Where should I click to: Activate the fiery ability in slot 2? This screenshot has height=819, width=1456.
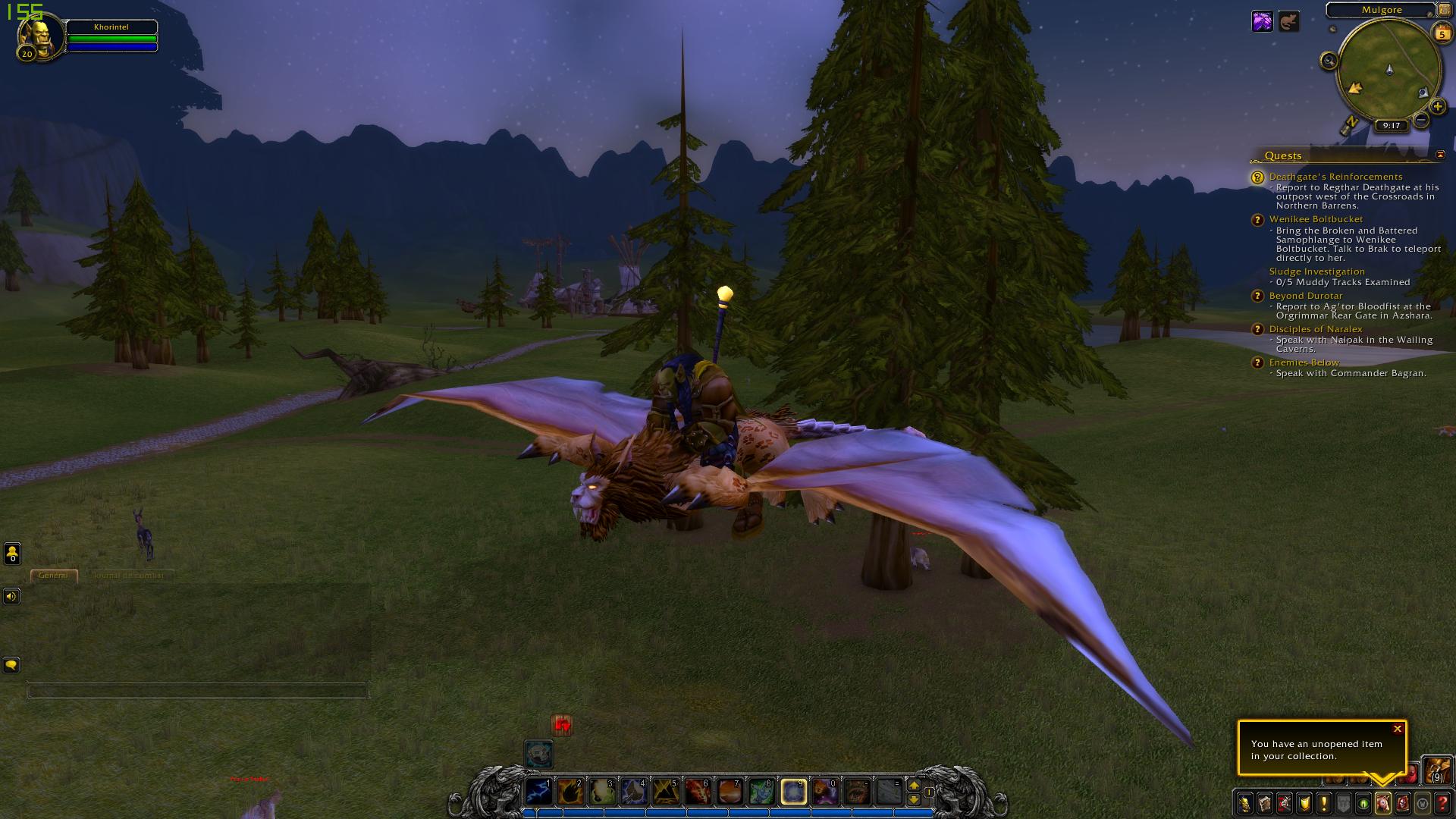(570, 792)
